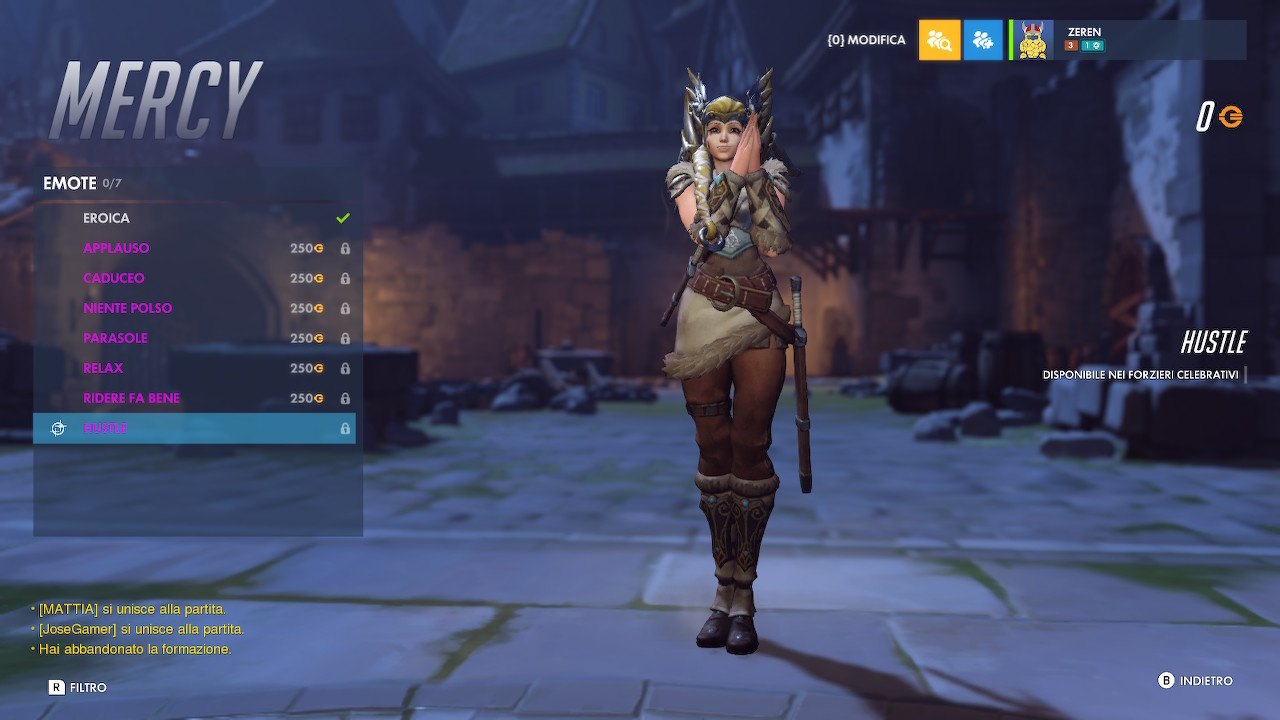Open the social search icon near Modifica
The height and width of the screenshot is (720, 1280).
click(x=940, y=40)
